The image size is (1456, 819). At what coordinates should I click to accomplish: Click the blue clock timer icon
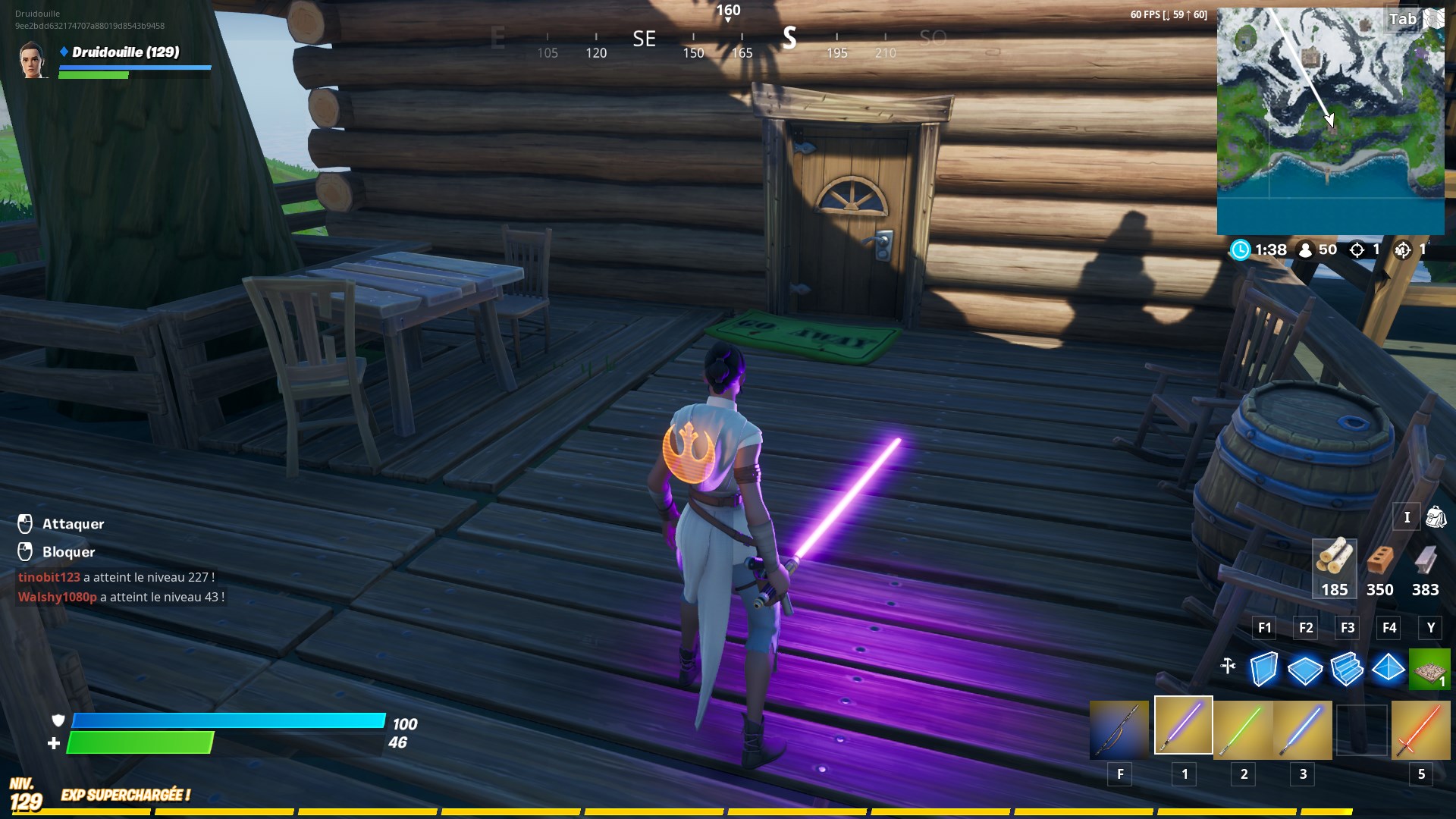click(1241, 249)
